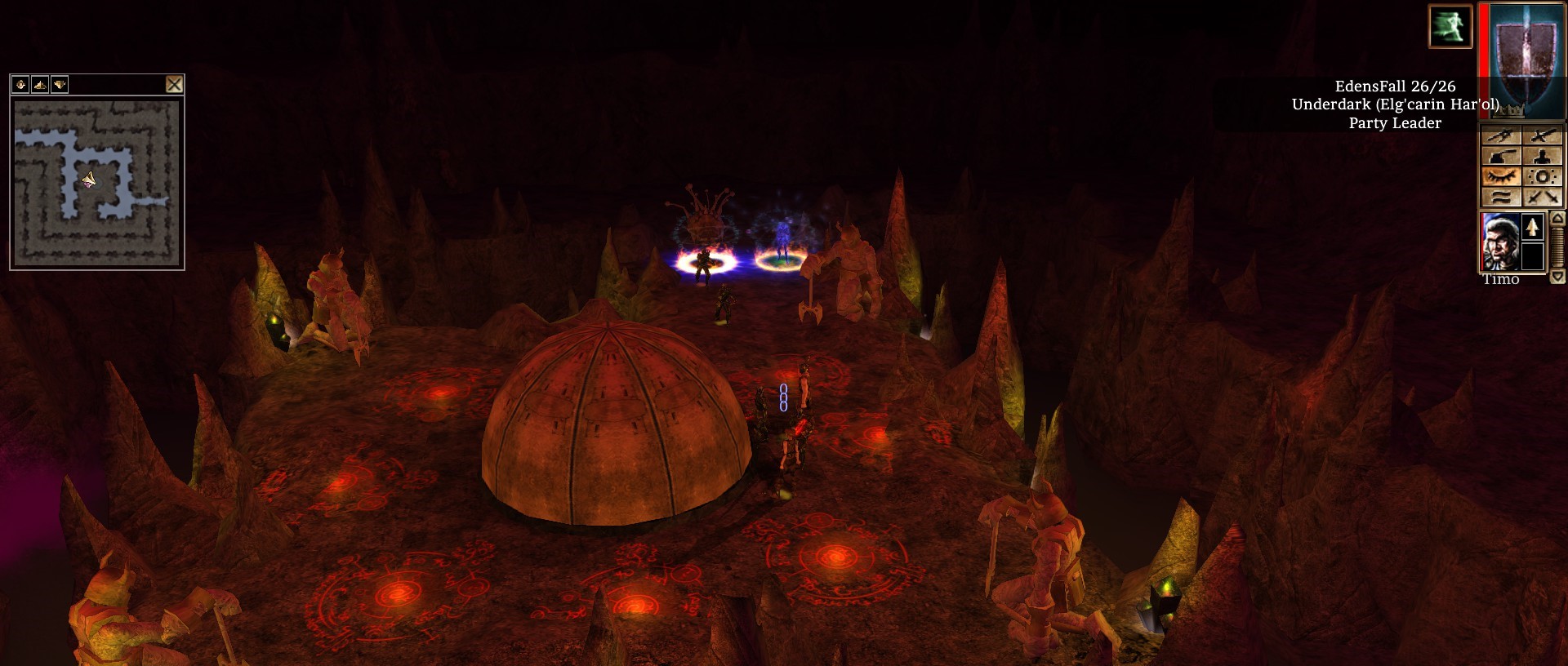Toggle the closed eye mode button
This screenshot has height=666, width=1568.
[x=1501, y=176]
